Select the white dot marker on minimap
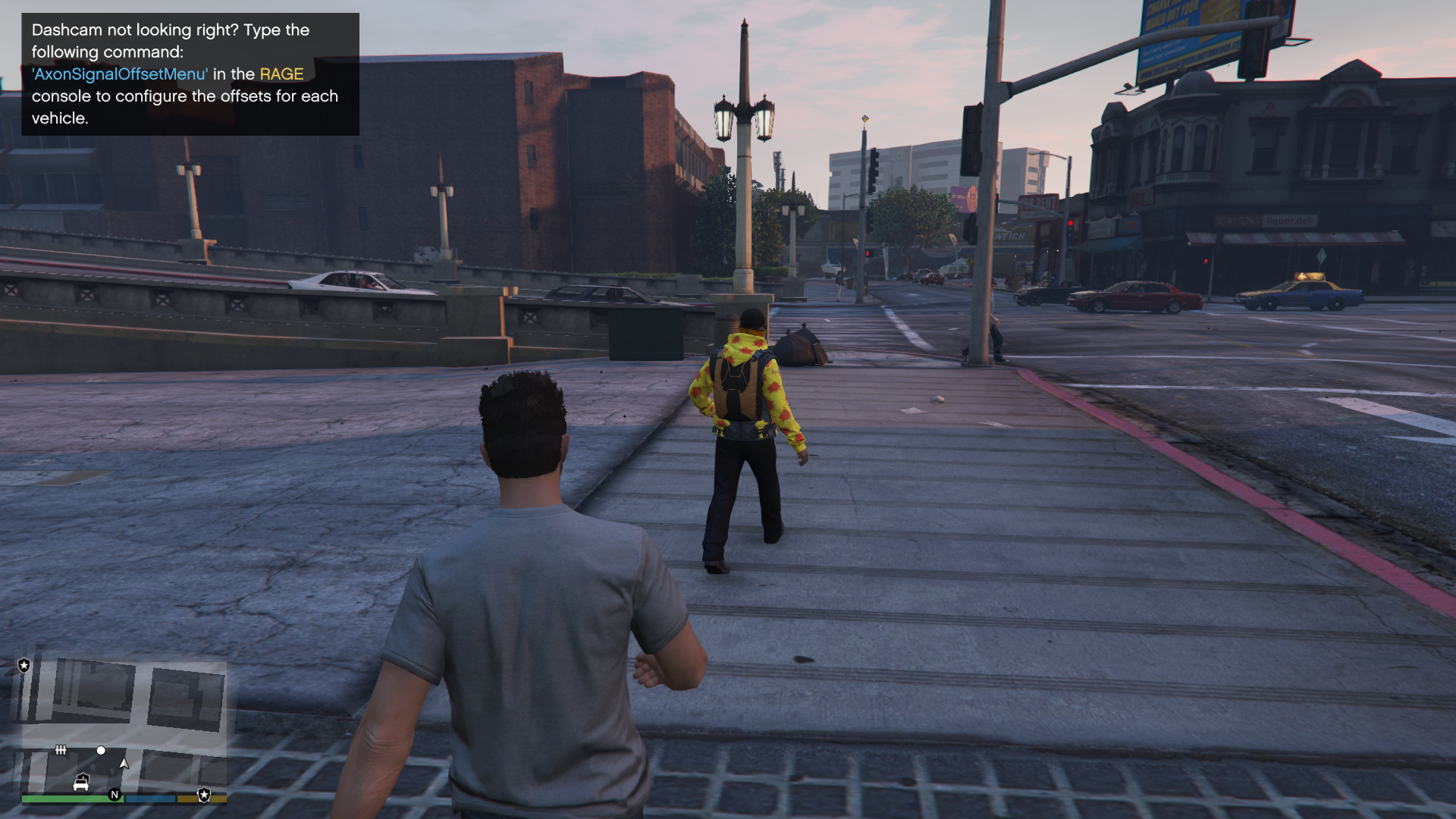Image resolution: width=1456 pixels, height=819 pixels. (101, 750)
